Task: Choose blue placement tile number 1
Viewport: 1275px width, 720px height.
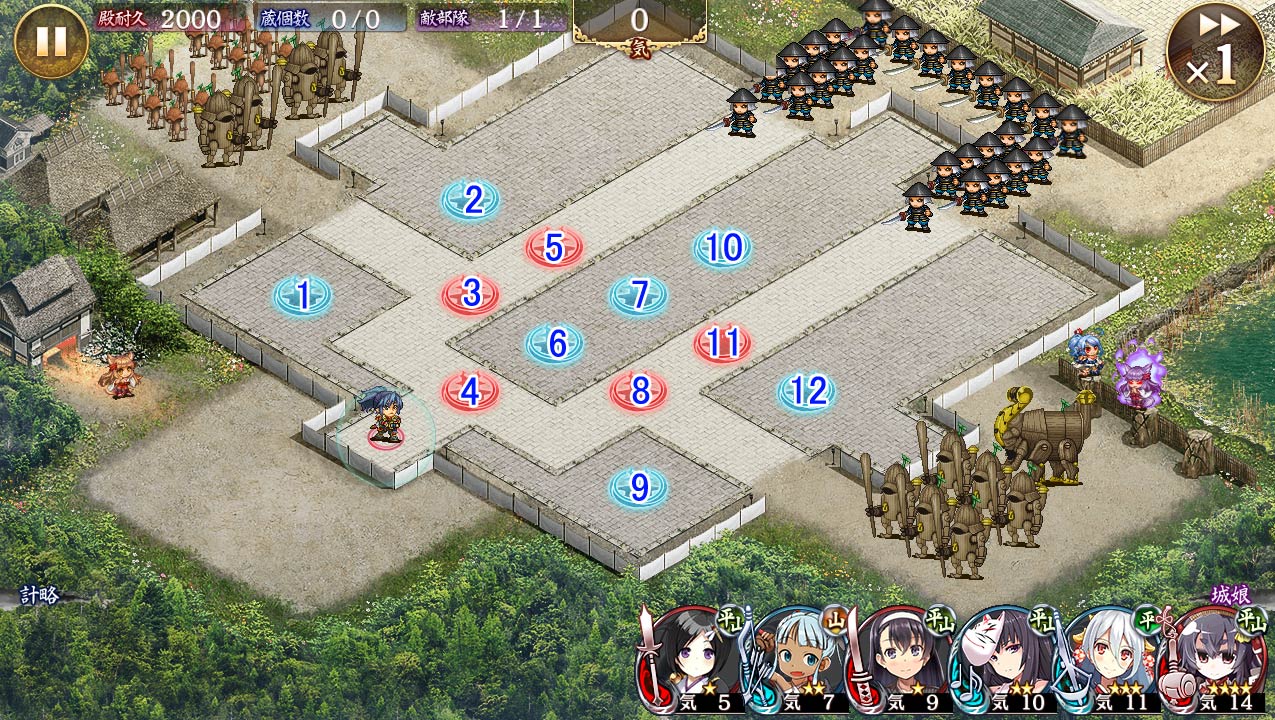Action: tap(303, 296)
